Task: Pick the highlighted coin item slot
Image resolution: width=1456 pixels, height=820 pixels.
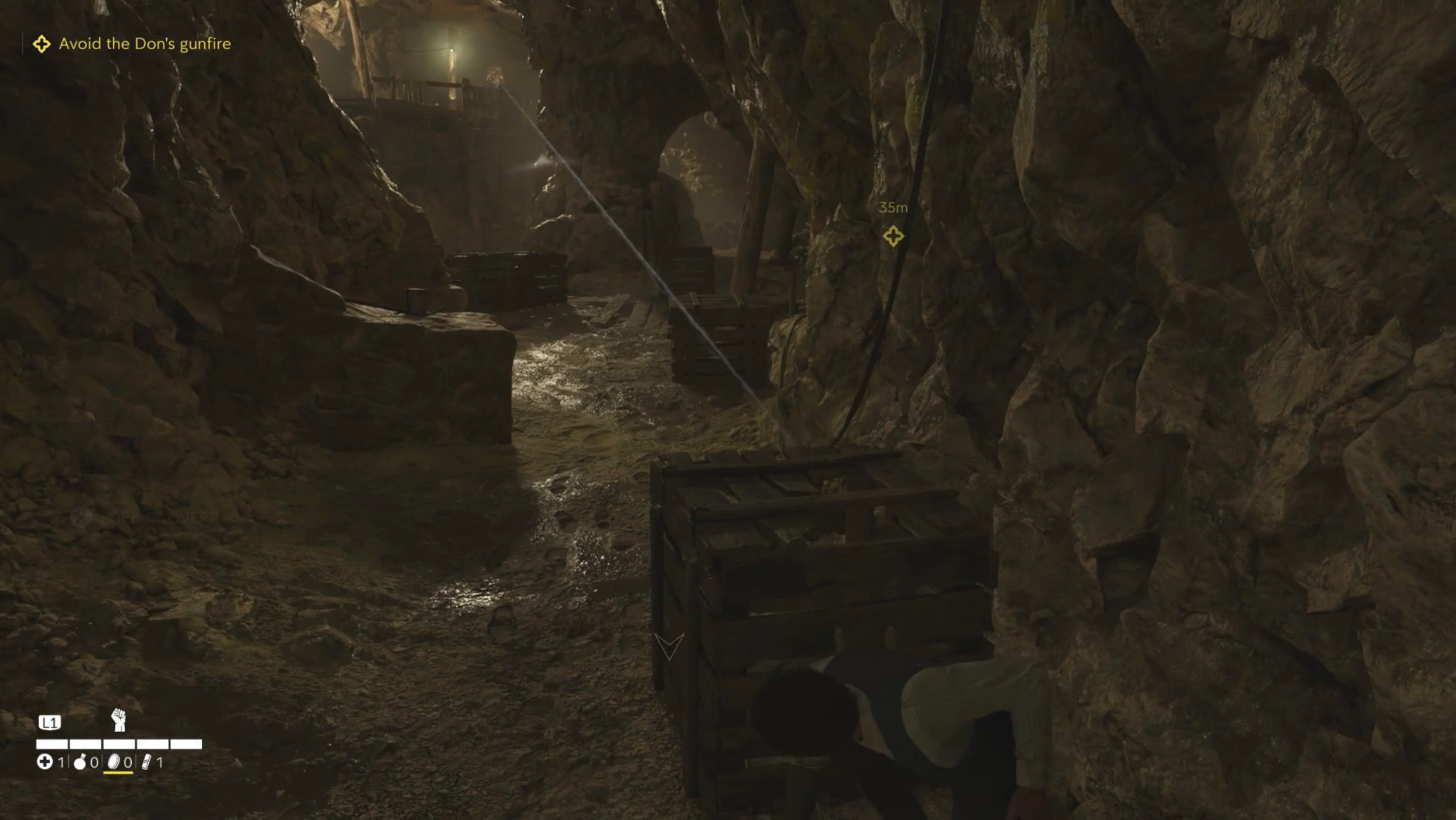Action: (x=115, y=762)
